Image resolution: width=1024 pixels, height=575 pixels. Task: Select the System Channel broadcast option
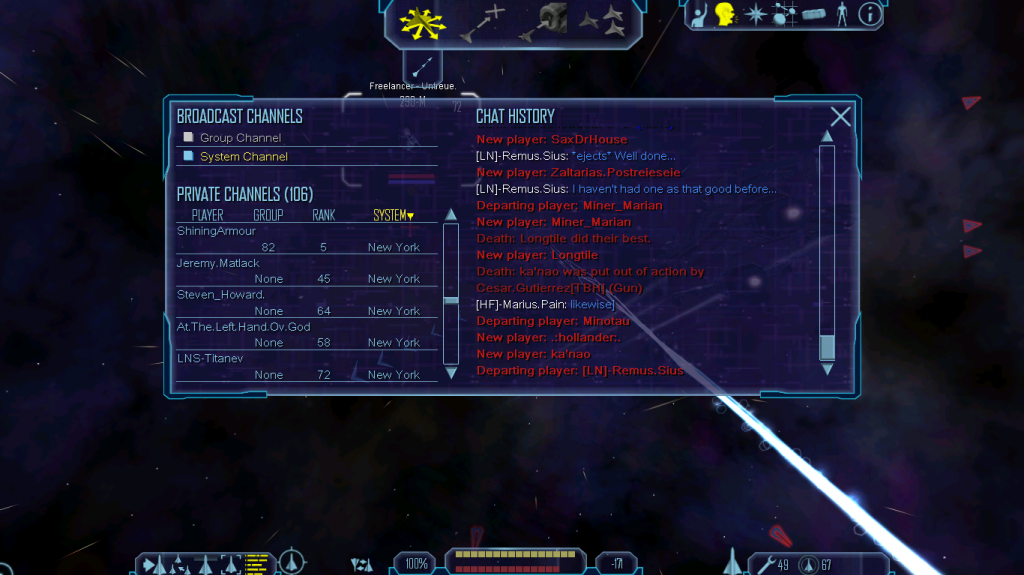click(243, 157)
